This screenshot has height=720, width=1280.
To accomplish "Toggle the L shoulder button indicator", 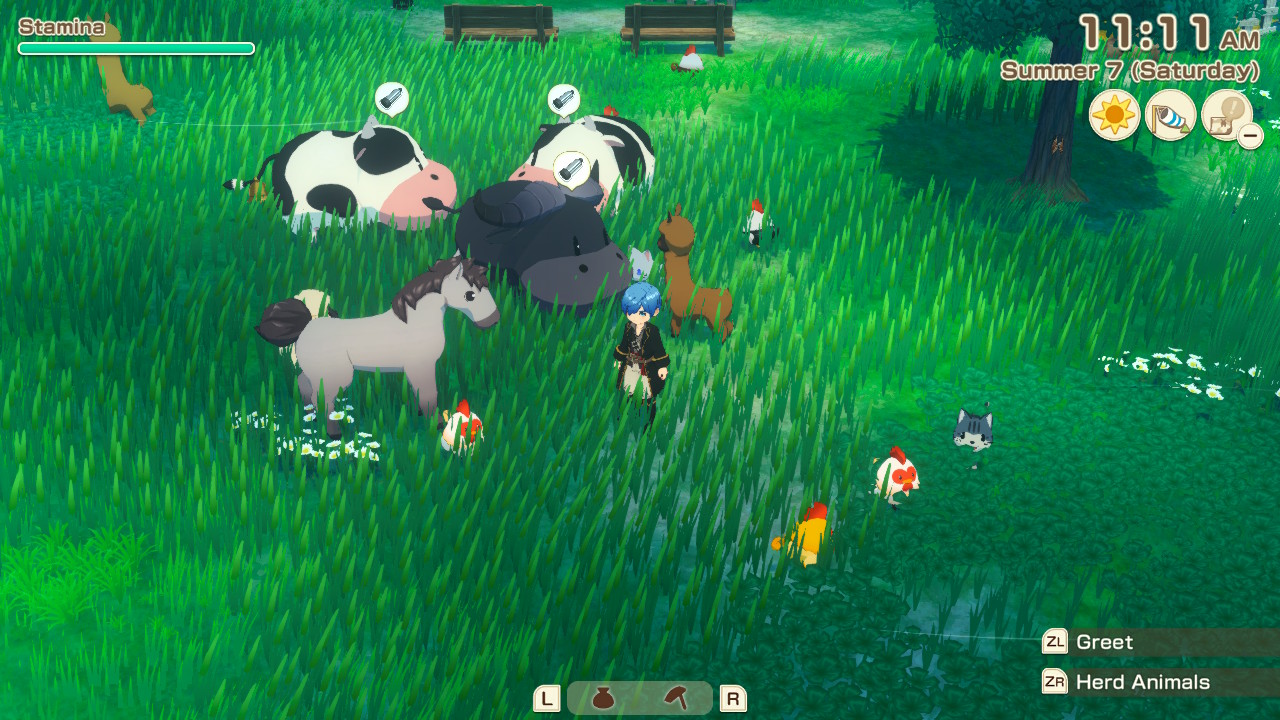I will 546,700.
